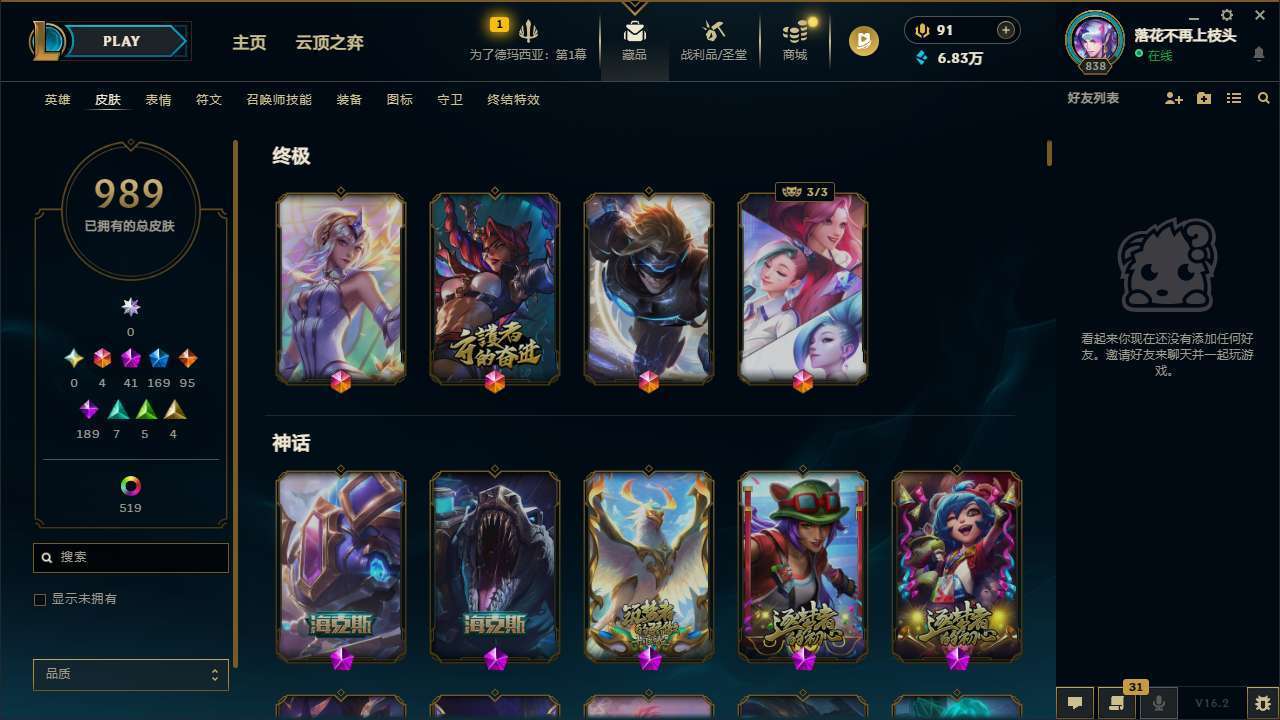Screen dimensions: 1280x720
Task: Switch to the 英雄 tab
Action: [x=57, y=100]
